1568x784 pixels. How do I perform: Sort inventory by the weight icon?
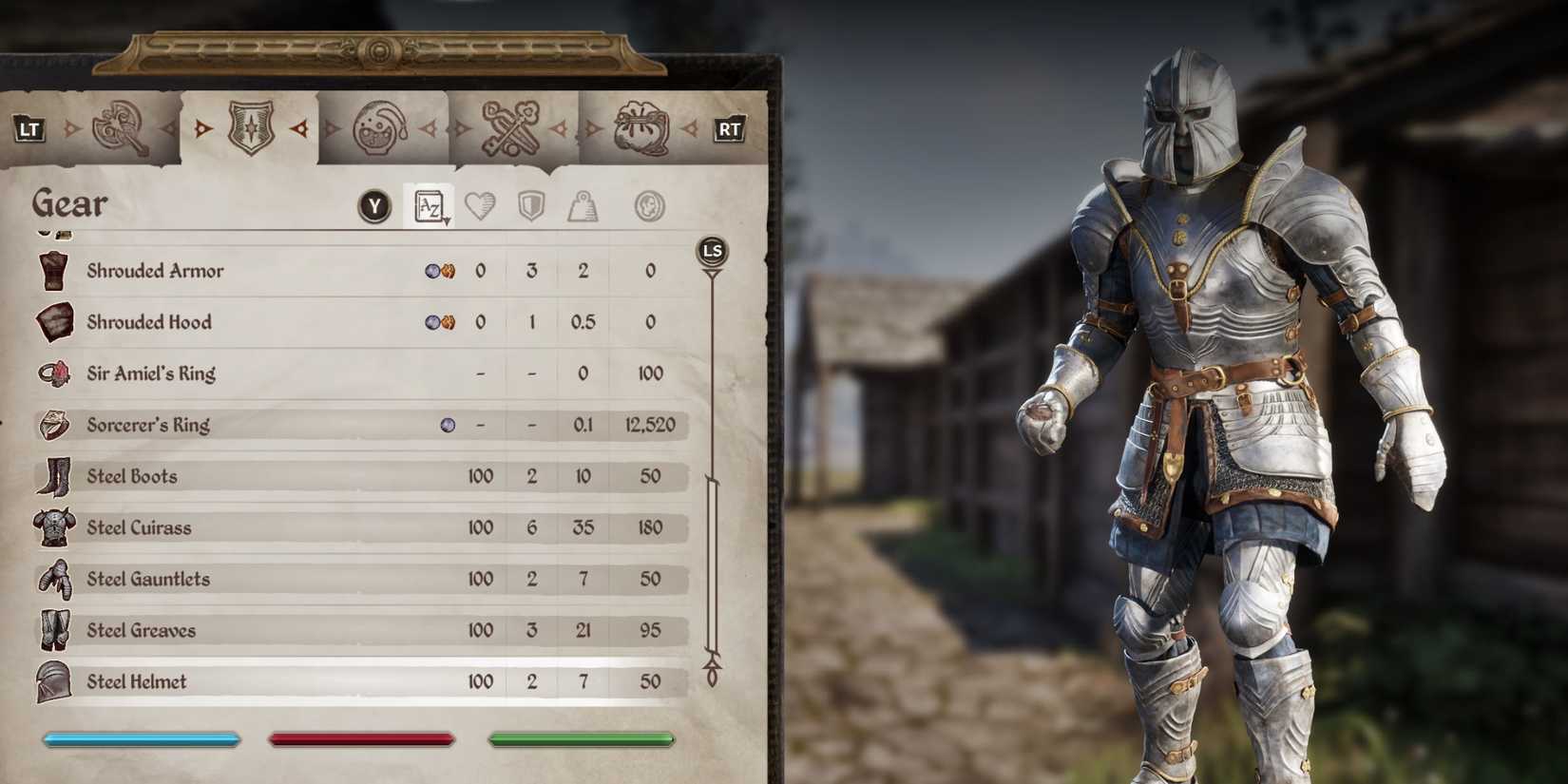[584, 205]
